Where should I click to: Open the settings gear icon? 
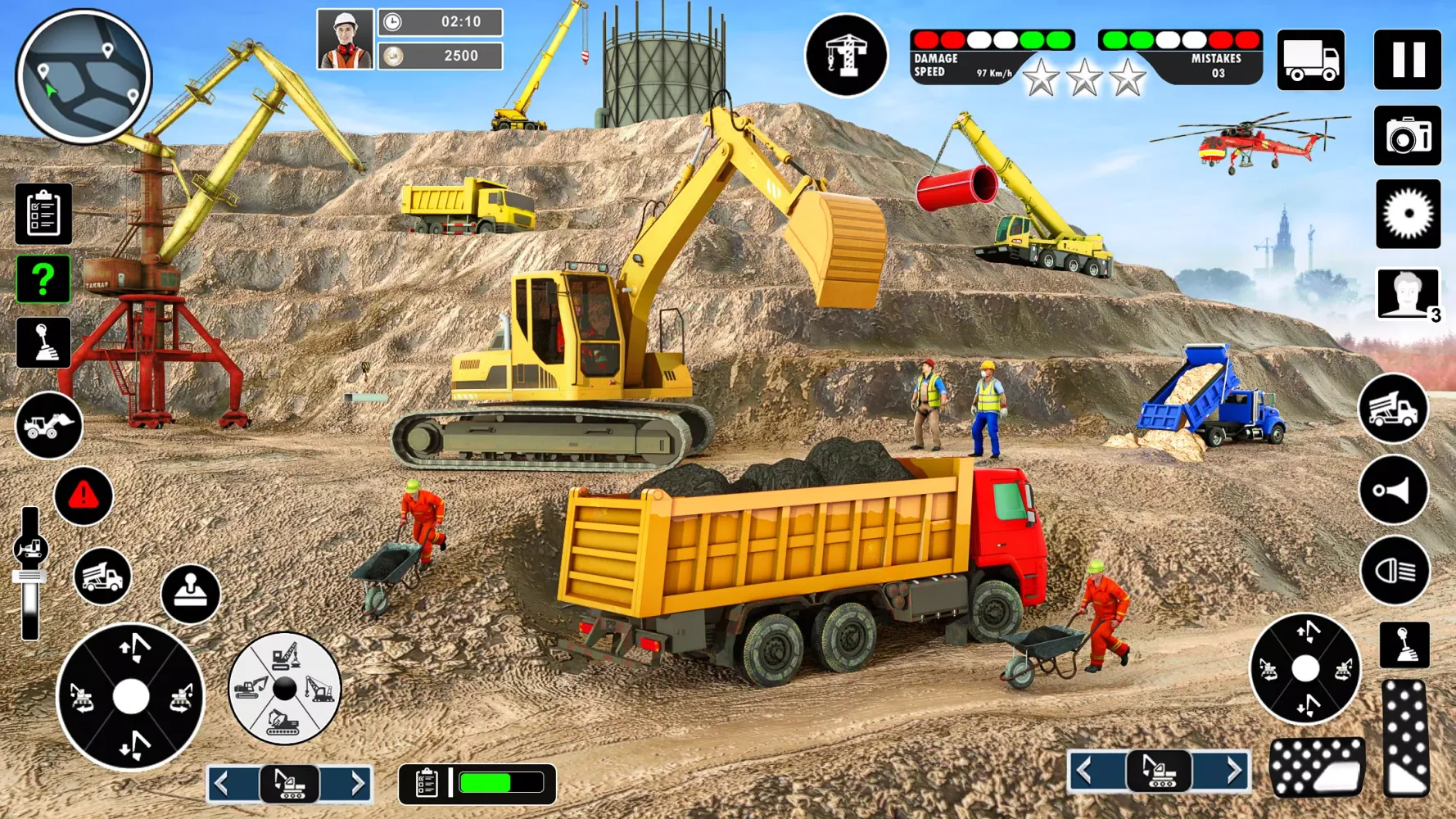(1407, 215)
